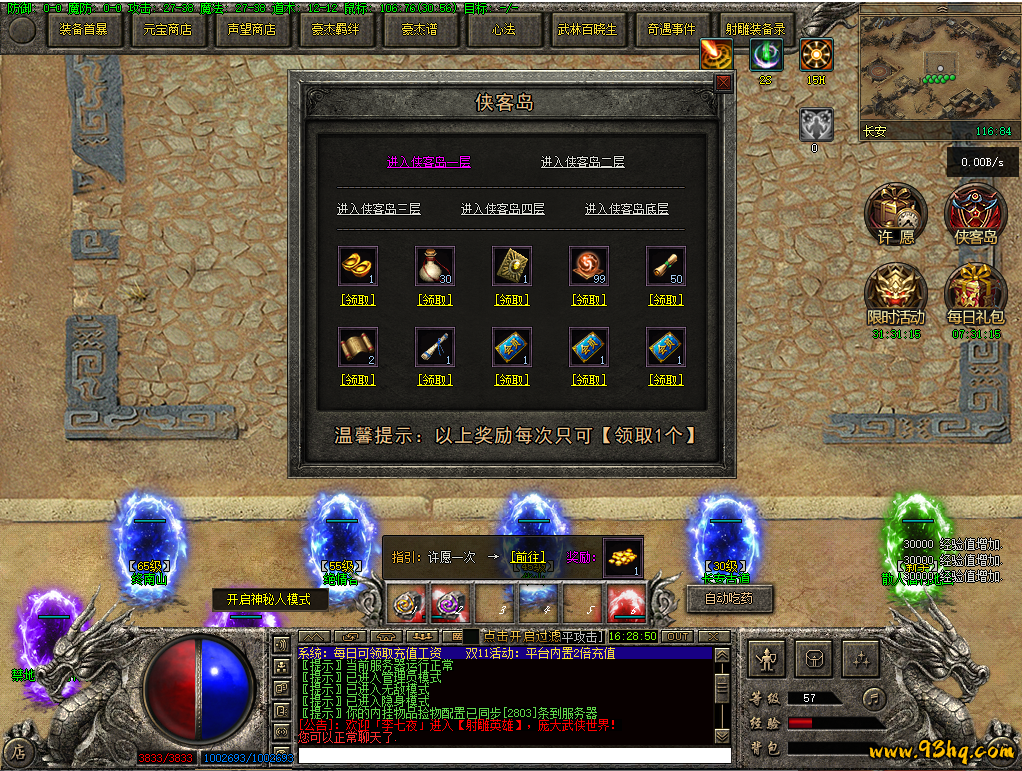This screenshot has height=771, width=1022.
Task: Open the 元宝商店 shop
Action: 168,30
